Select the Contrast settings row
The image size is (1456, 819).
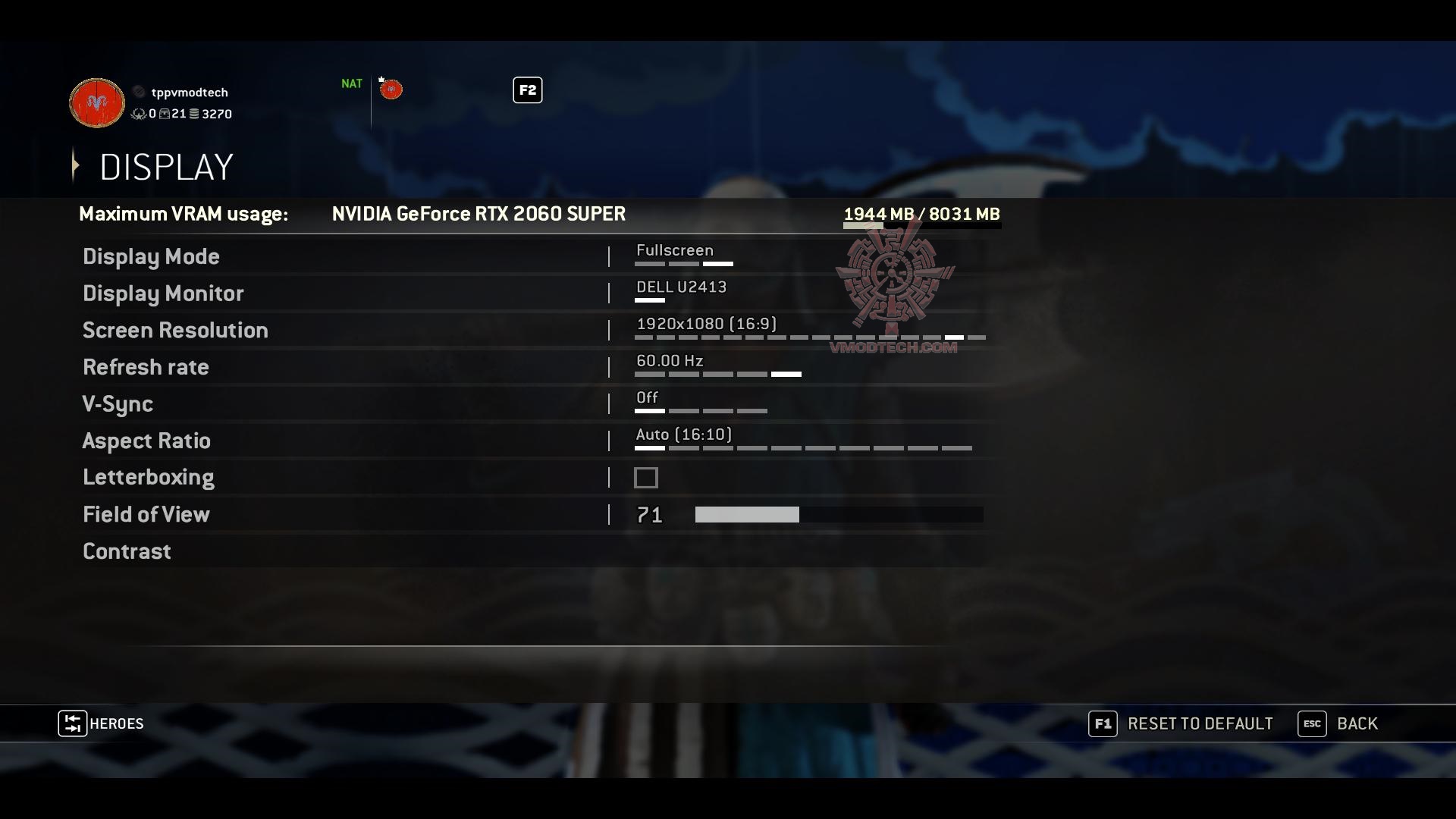point(127,551)
